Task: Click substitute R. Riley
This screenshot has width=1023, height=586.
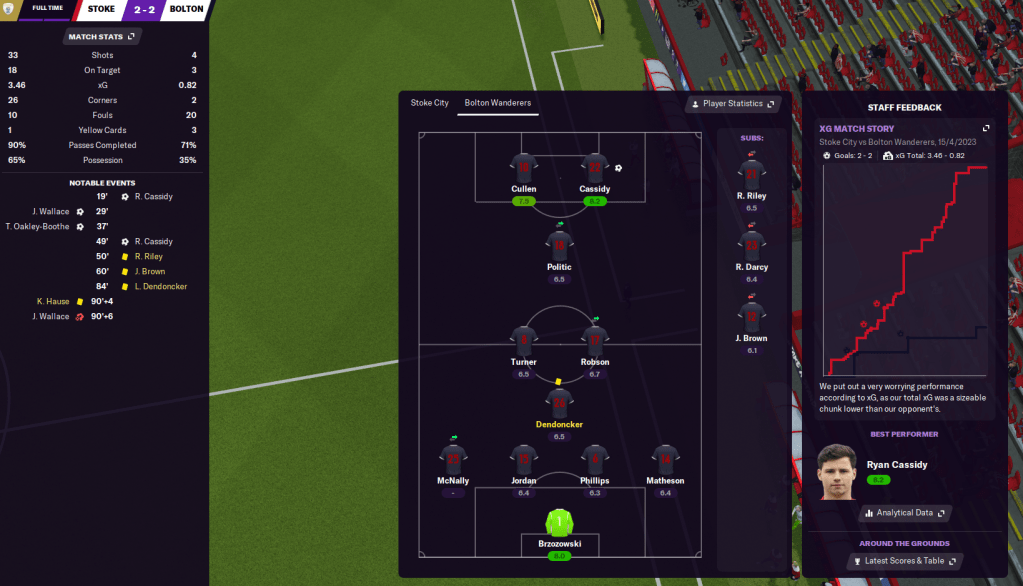Action: (x=751, y=175)
